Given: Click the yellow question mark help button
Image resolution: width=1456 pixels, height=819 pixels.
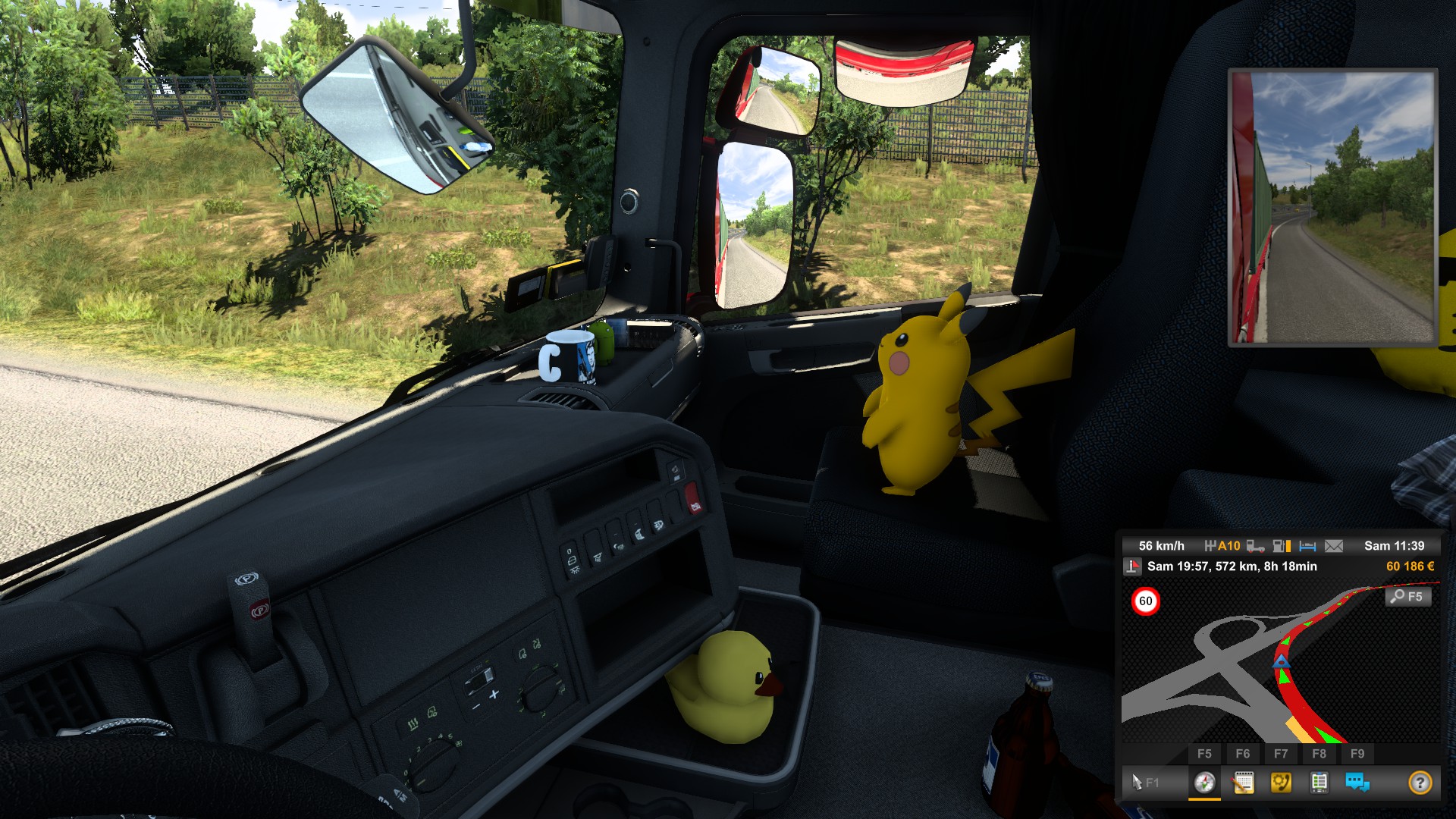Looking at the screenshot, I should [x=1420, y=782].
